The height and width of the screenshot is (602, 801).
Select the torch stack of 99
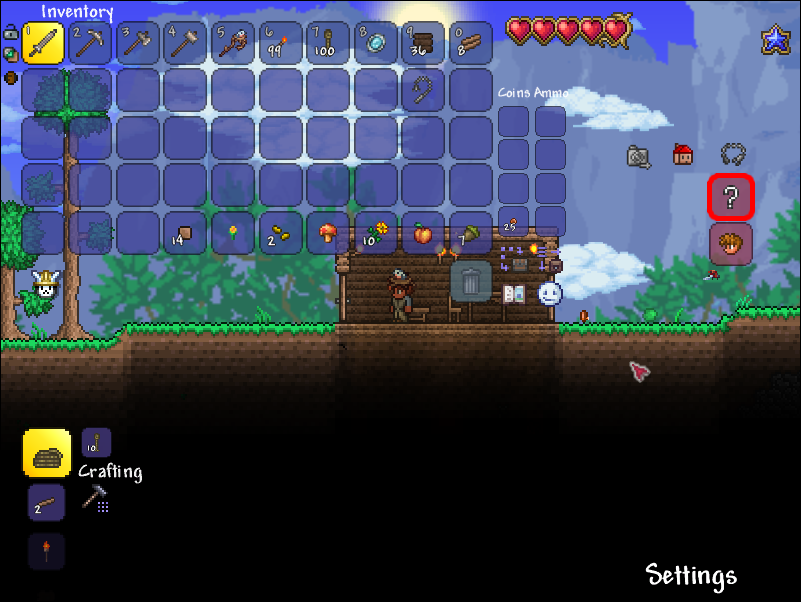point(280,43)
